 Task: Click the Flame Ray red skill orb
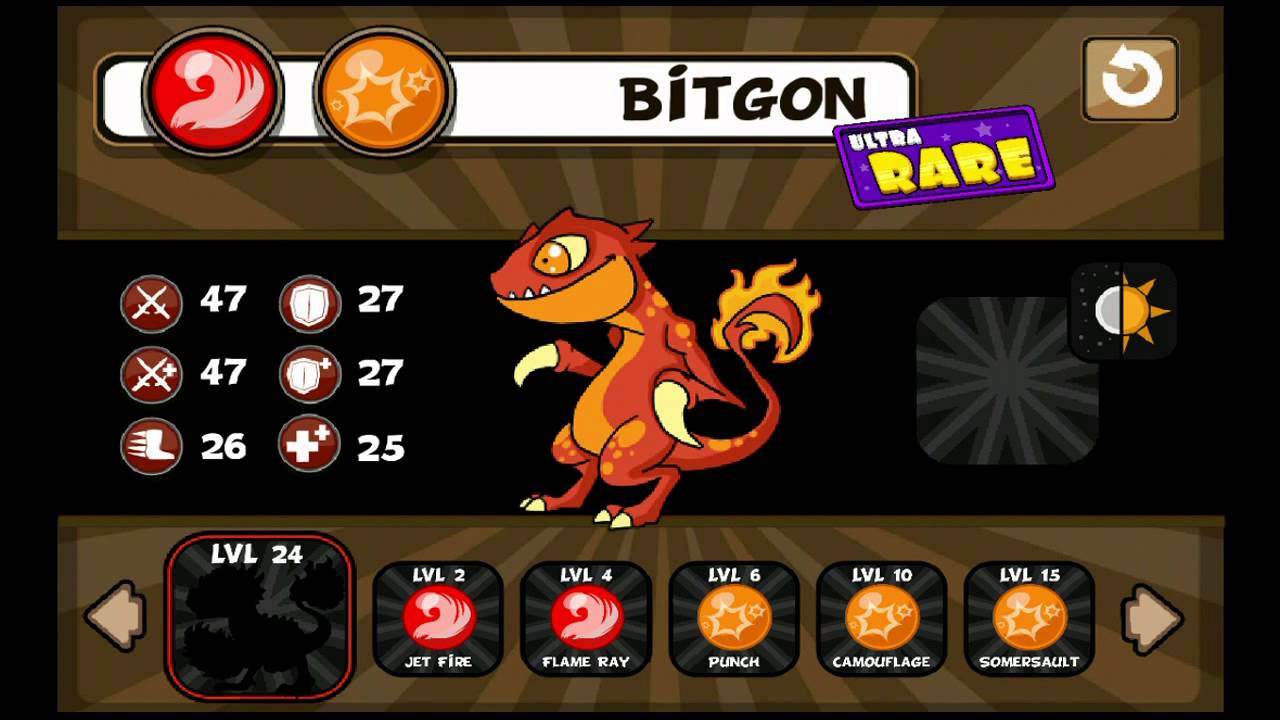click(586, 618)
